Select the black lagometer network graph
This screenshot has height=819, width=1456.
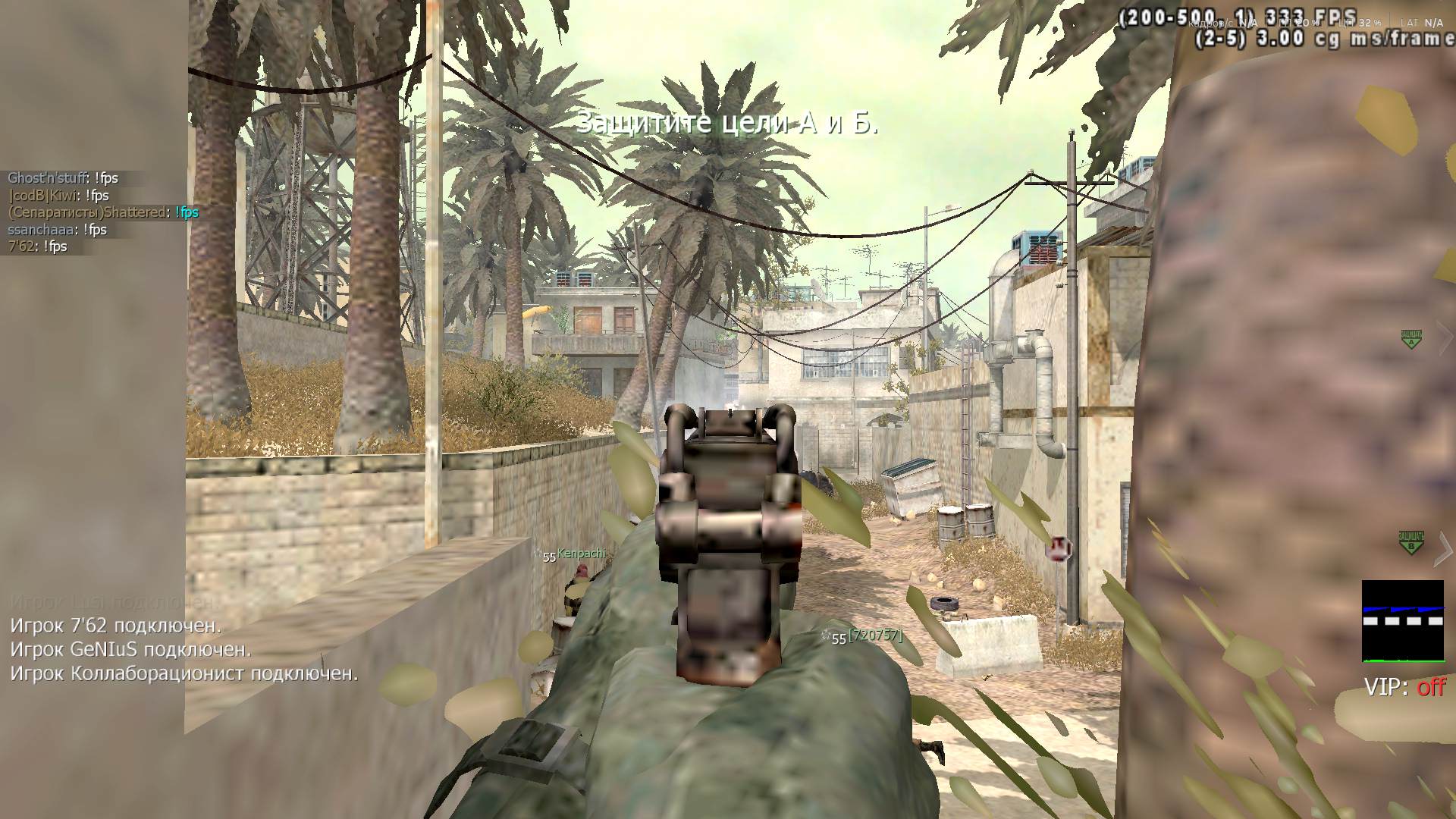[1403, 621]
